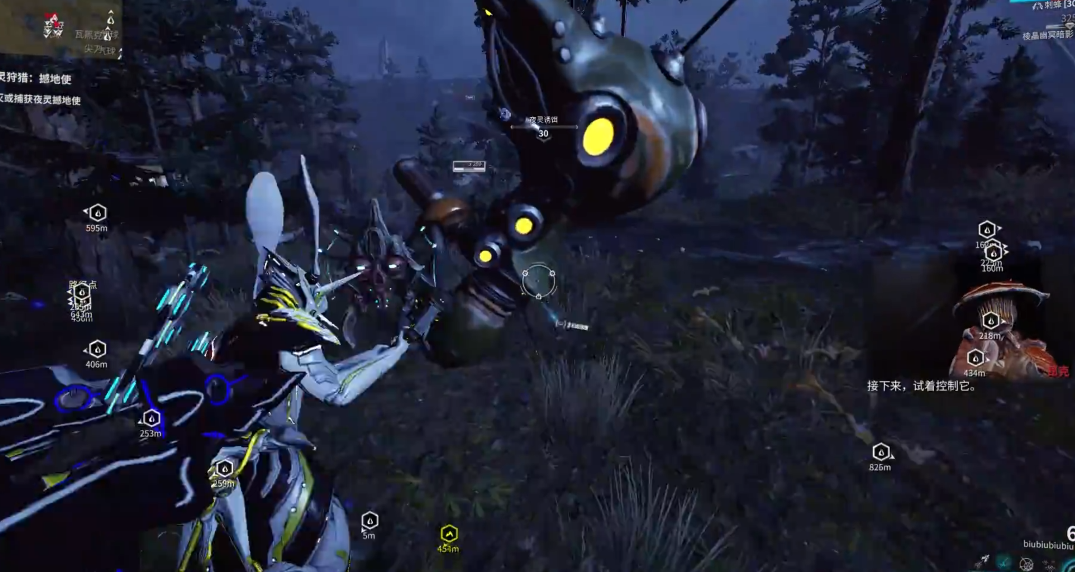Image resolution: width=1075 pixels, height=572 pixels.
Task: Click the 434m waypoint marker
Action: tap(975, 358)
